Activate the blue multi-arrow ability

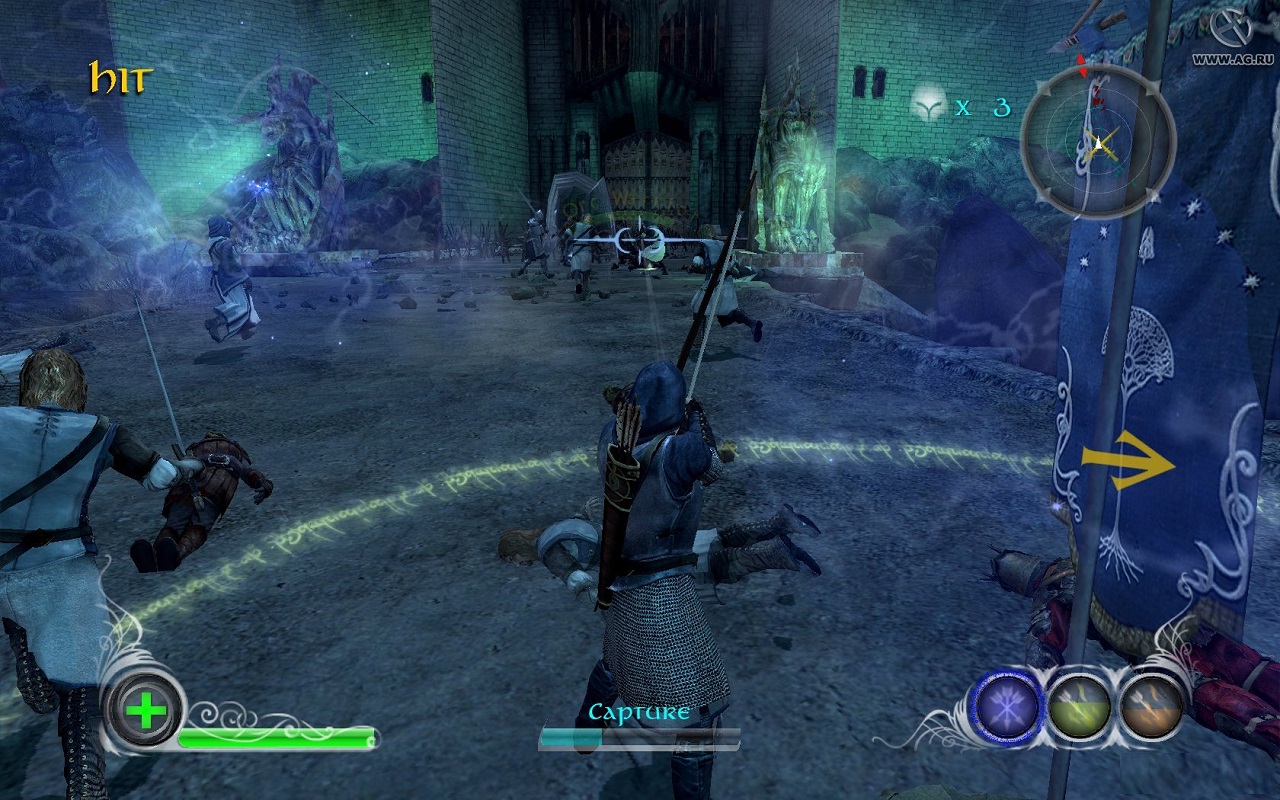(1009, 704)
